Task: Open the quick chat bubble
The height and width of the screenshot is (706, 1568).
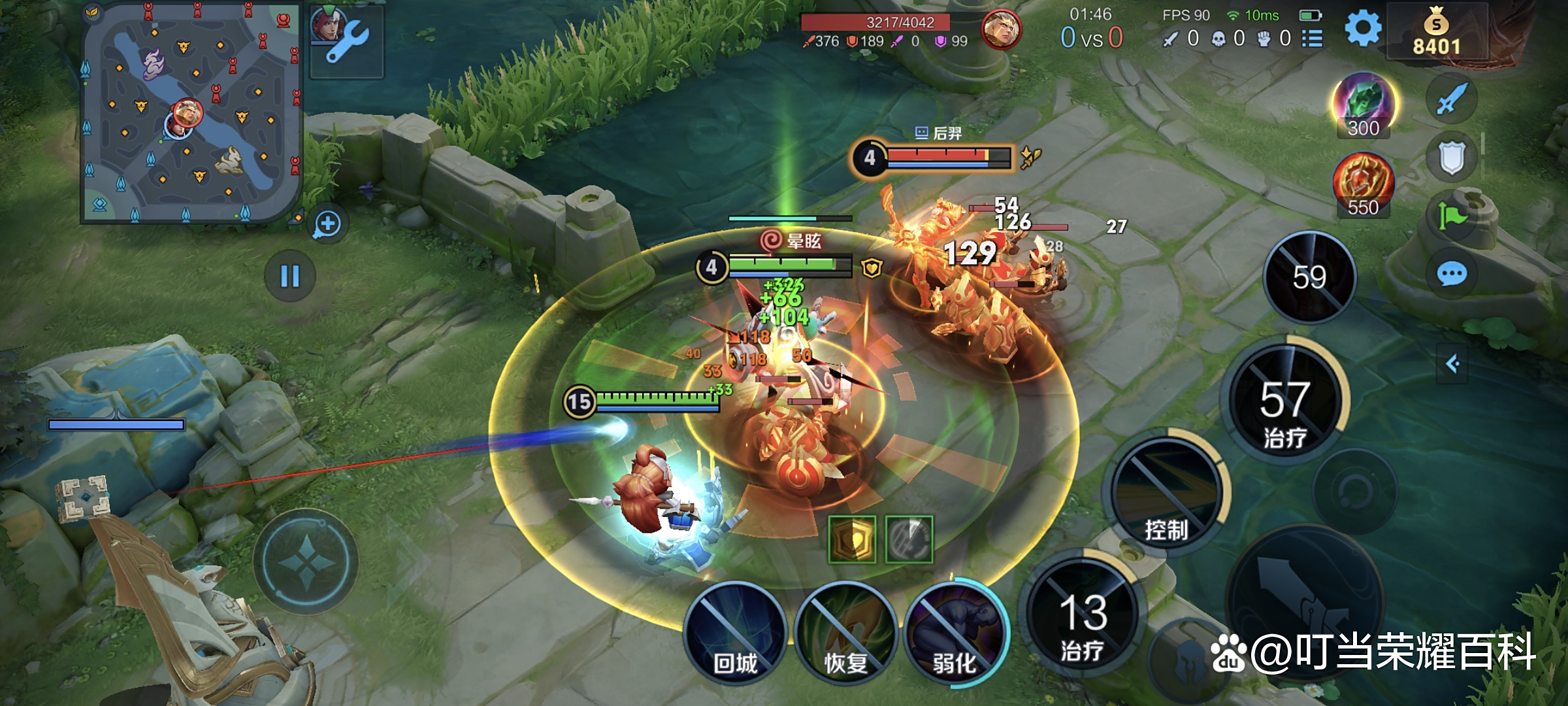Action: pyautogui.click(x=1452, y=274)
